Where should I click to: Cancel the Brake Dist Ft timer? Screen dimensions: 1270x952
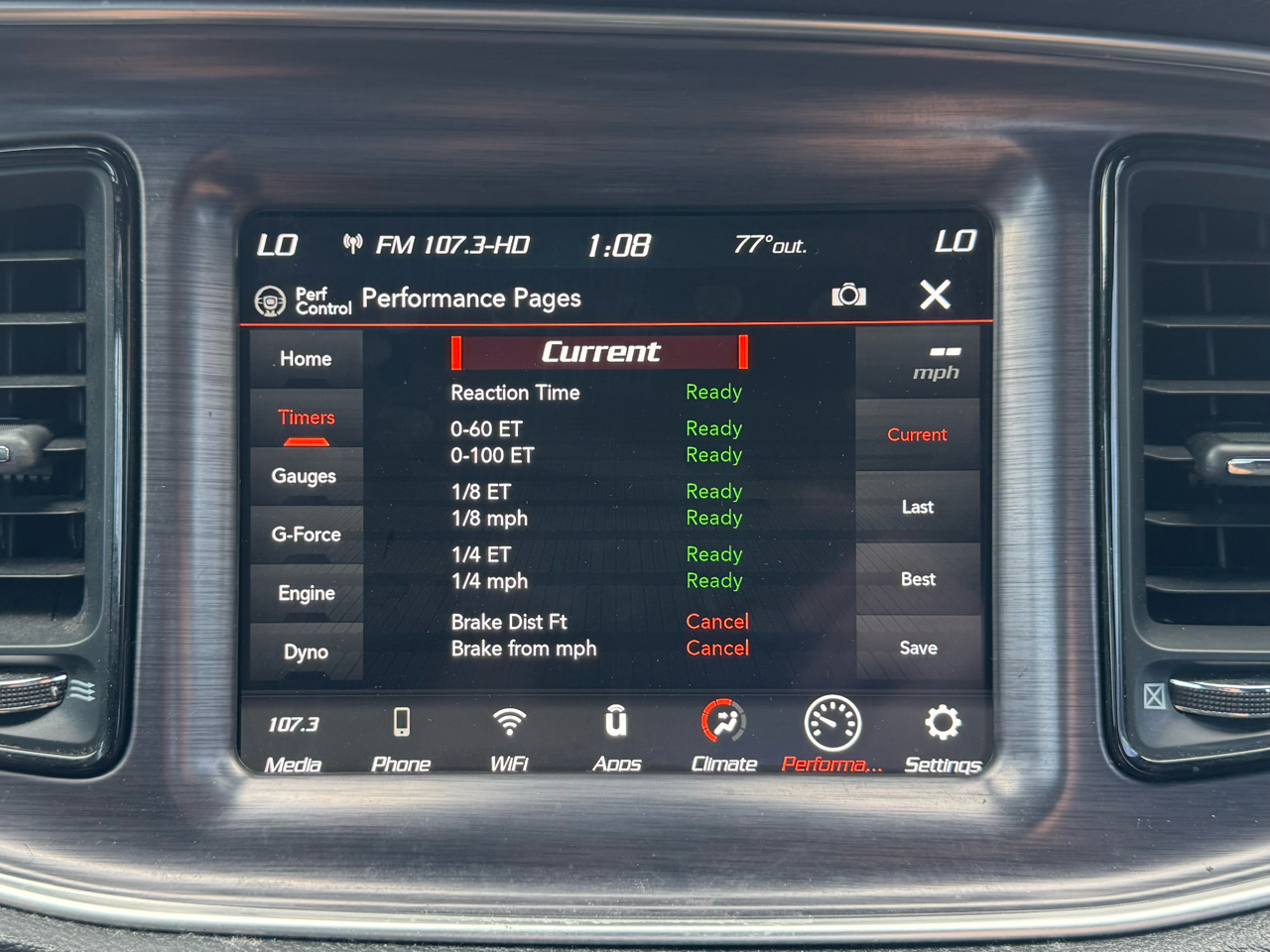716,622
